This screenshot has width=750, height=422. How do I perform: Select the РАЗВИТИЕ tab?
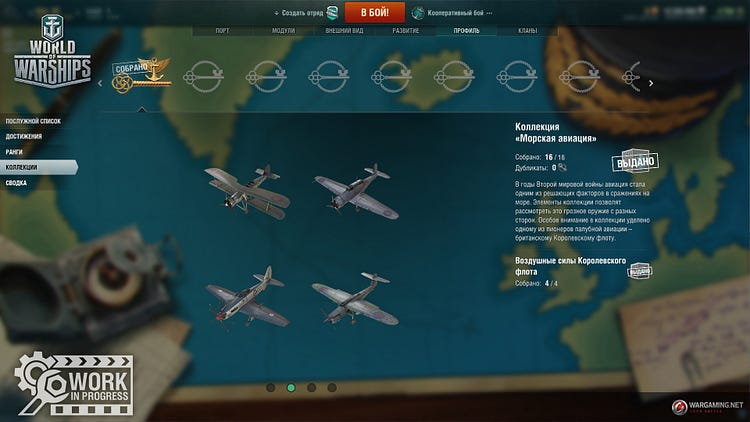tap(405, 31)
